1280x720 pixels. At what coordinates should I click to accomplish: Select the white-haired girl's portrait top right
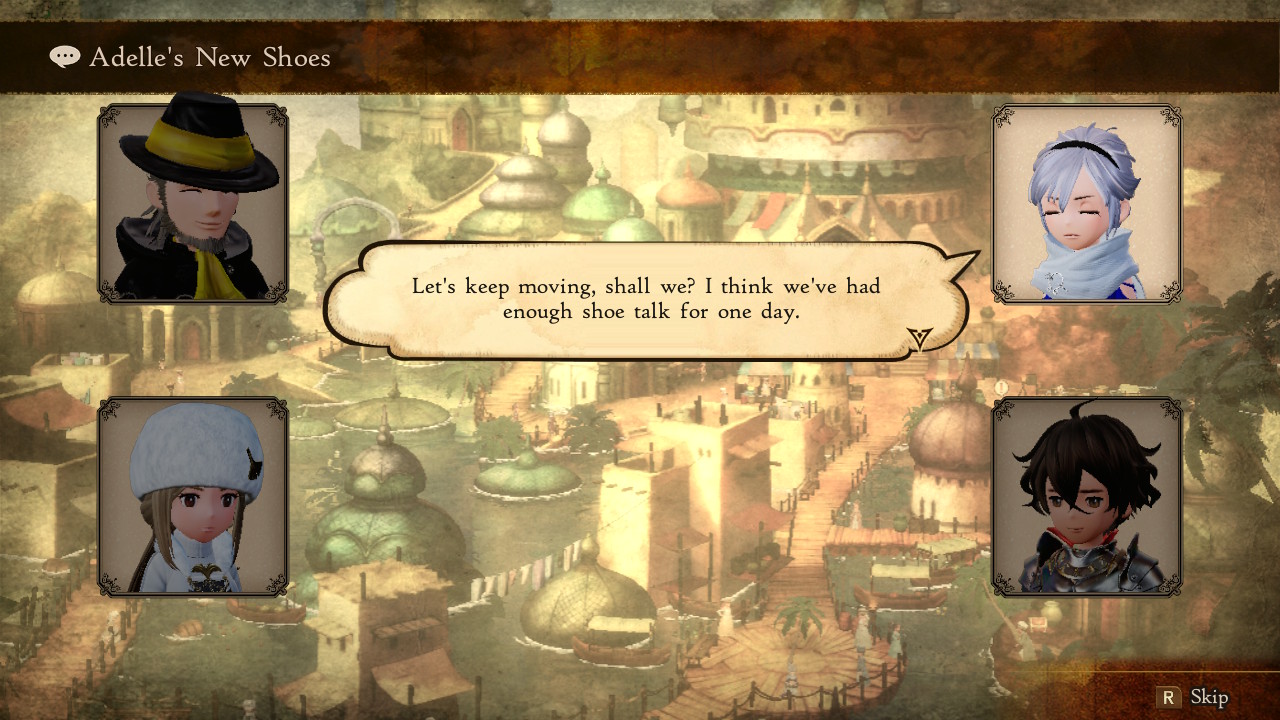click(x=1087, y=207)
